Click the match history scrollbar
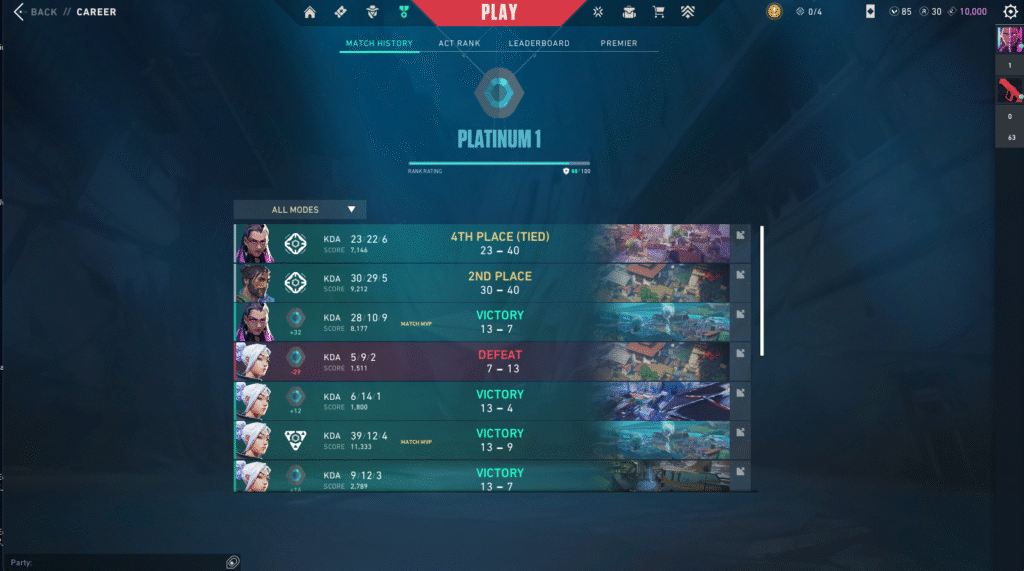 tap(762, 290)
